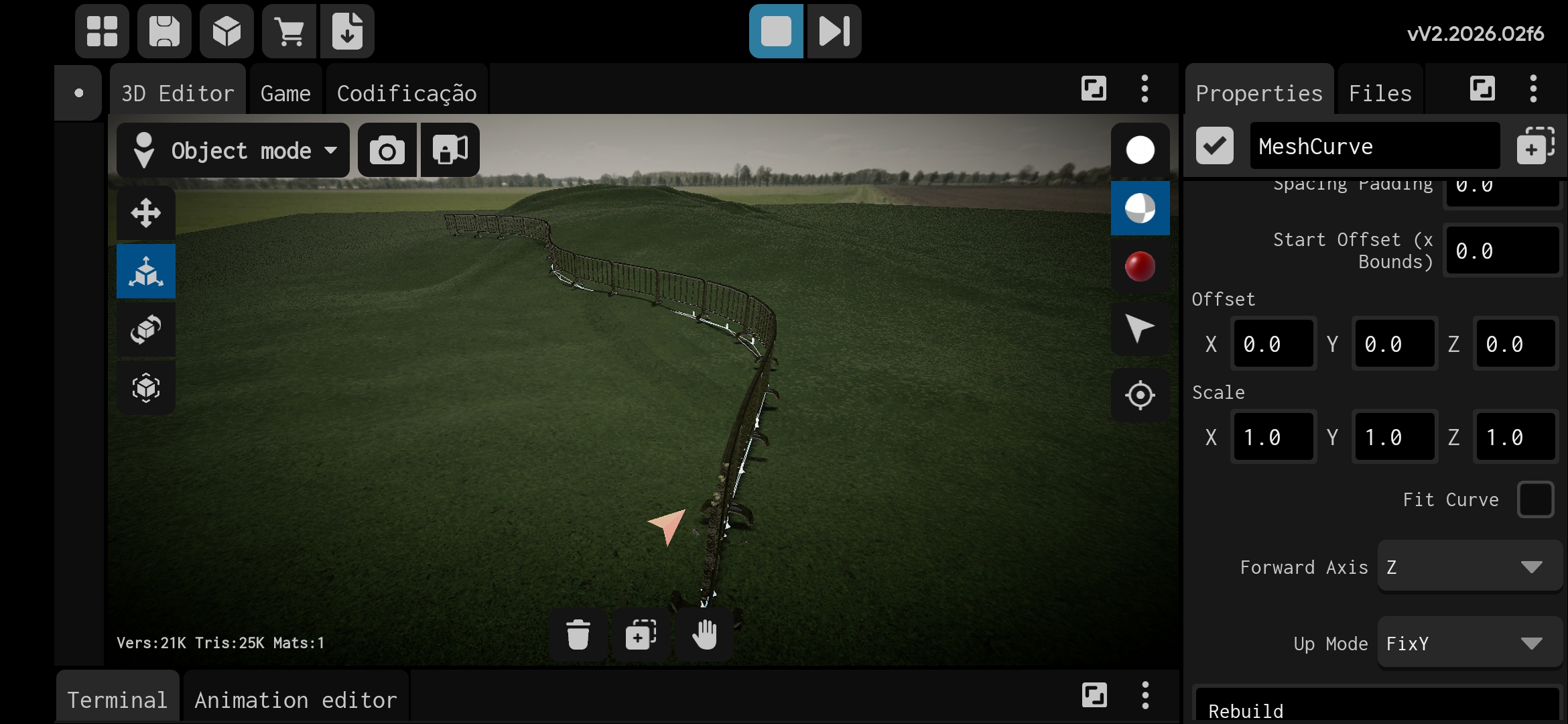Screen dimensions: 1568x724
Task: Focus camera using the crosshair target icon
Action: pos(1140,395)
